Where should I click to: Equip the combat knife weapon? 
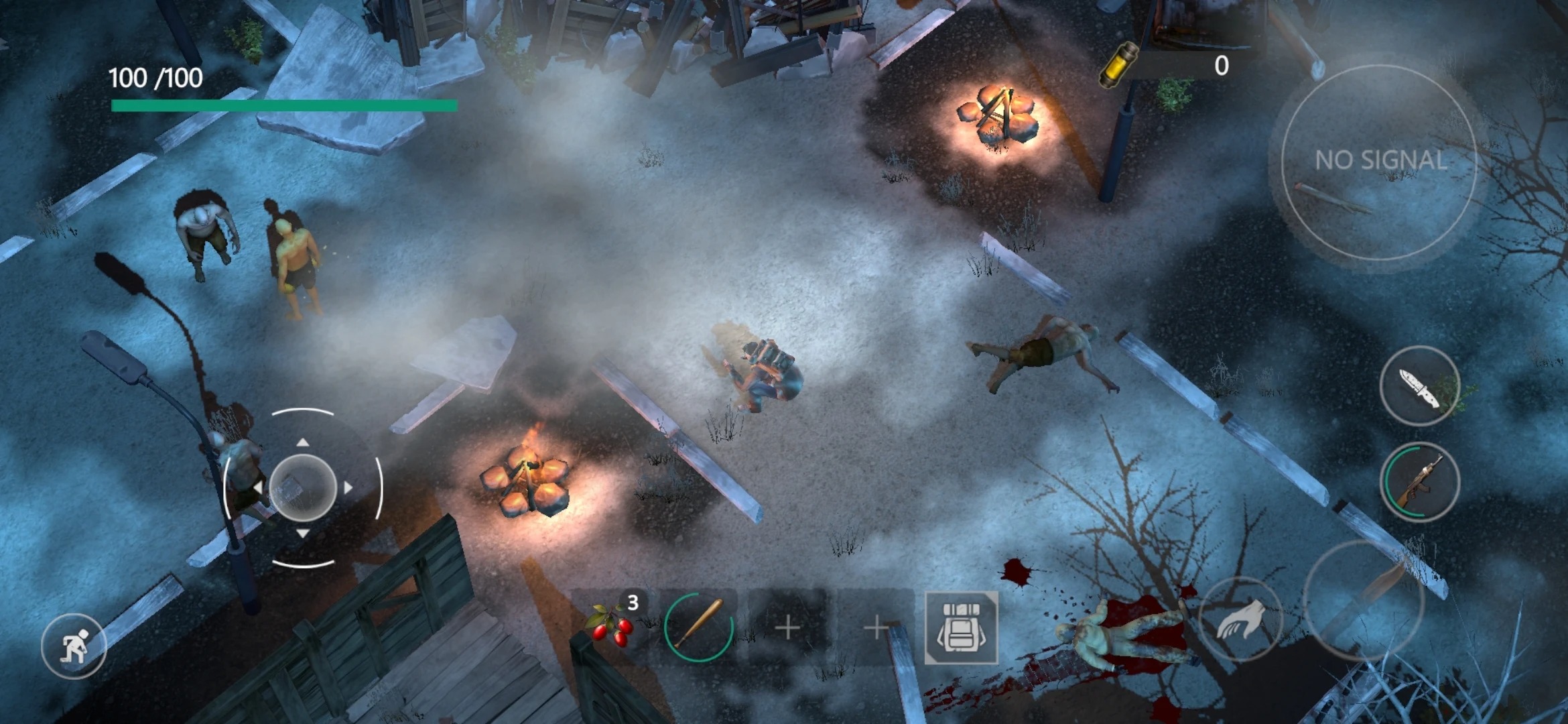[1419, 387]
